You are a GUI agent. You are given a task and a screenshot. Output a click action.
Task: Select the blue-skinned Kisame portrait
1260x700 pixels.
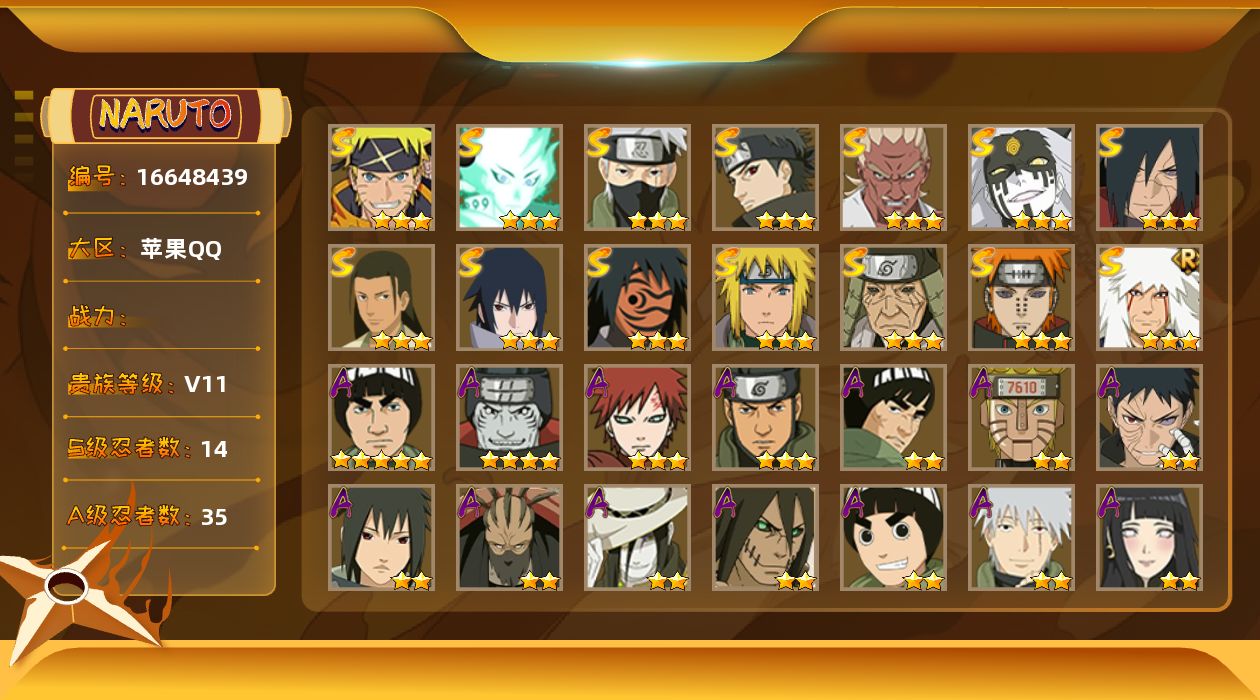509,418
